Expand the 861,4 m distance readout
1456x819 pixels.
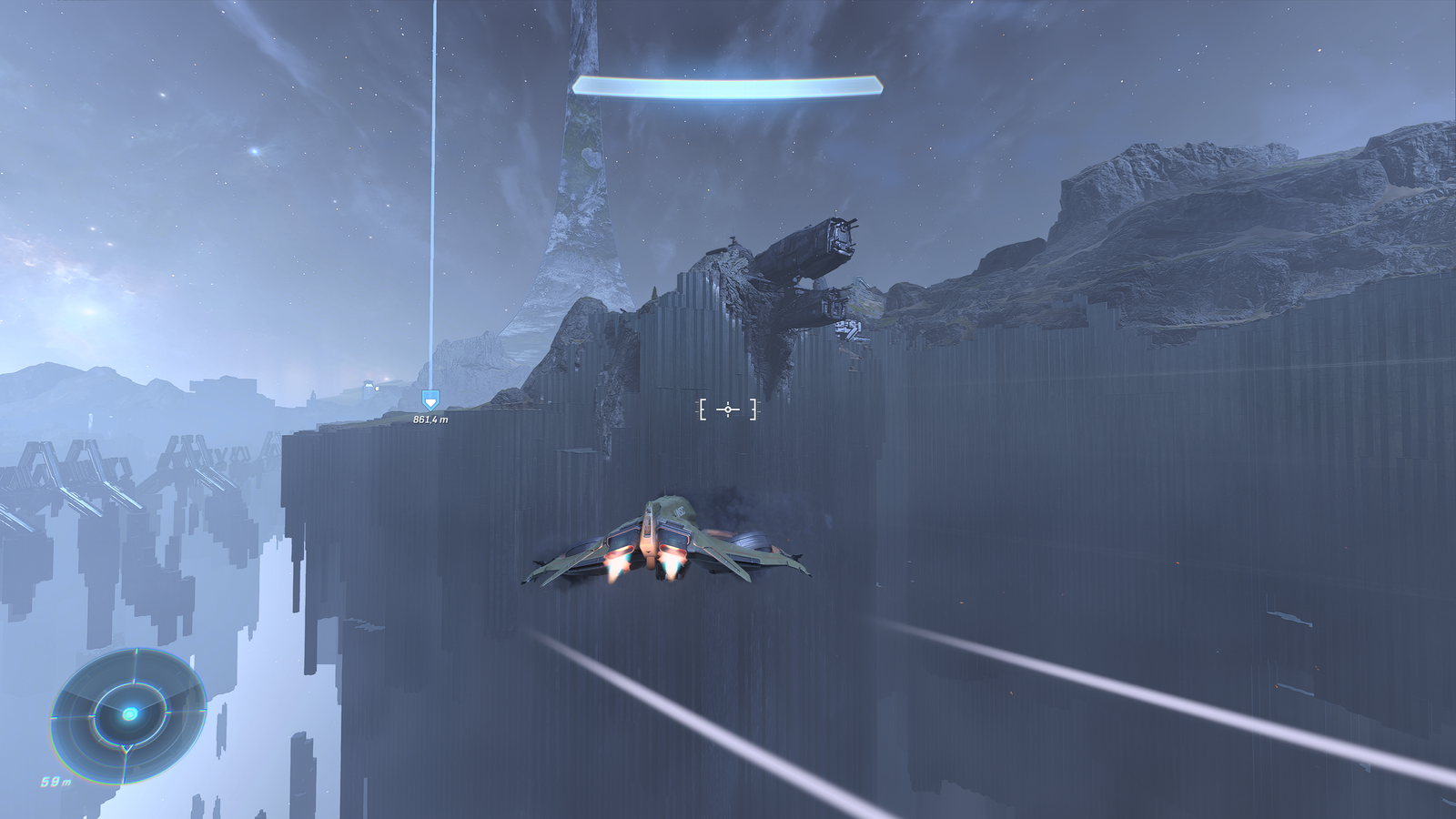click(431, 420)
